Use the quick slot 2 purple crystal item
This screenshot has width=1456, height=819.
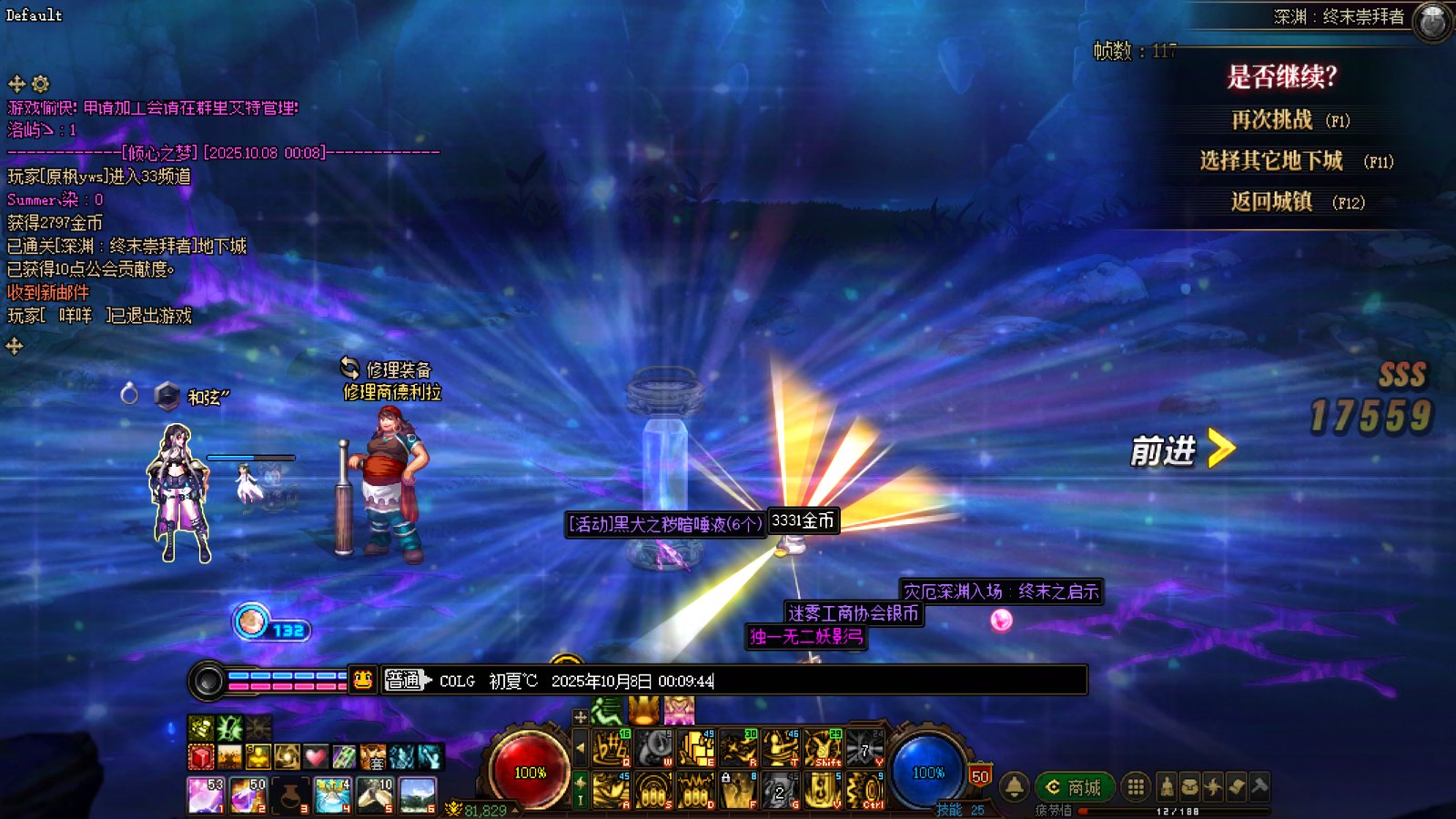pos(248,794)
